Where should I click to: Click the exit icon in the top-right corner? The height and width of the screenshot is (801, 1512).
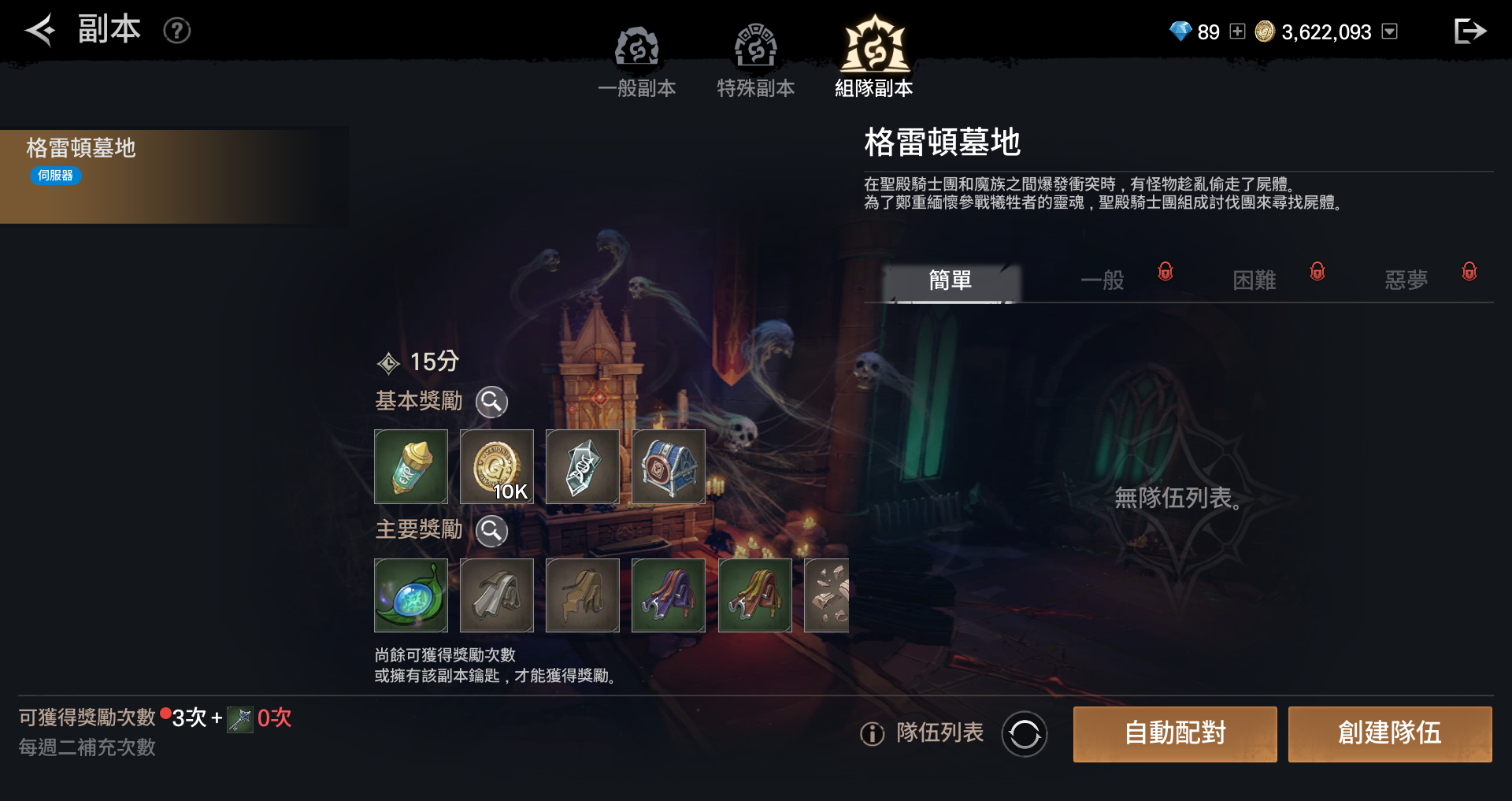1469,32
